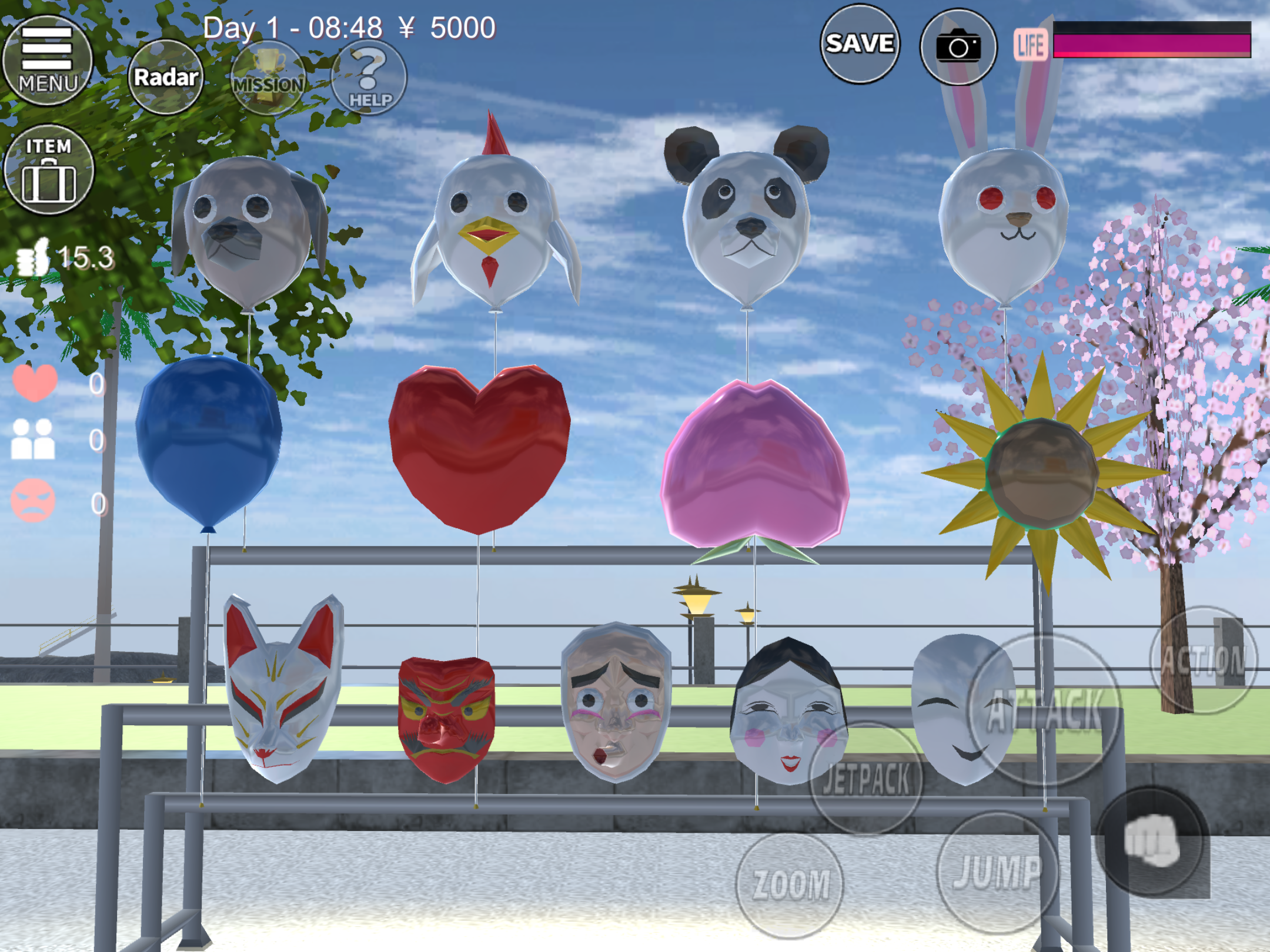Activate the Jetpack button

click(x=865, y=778)
